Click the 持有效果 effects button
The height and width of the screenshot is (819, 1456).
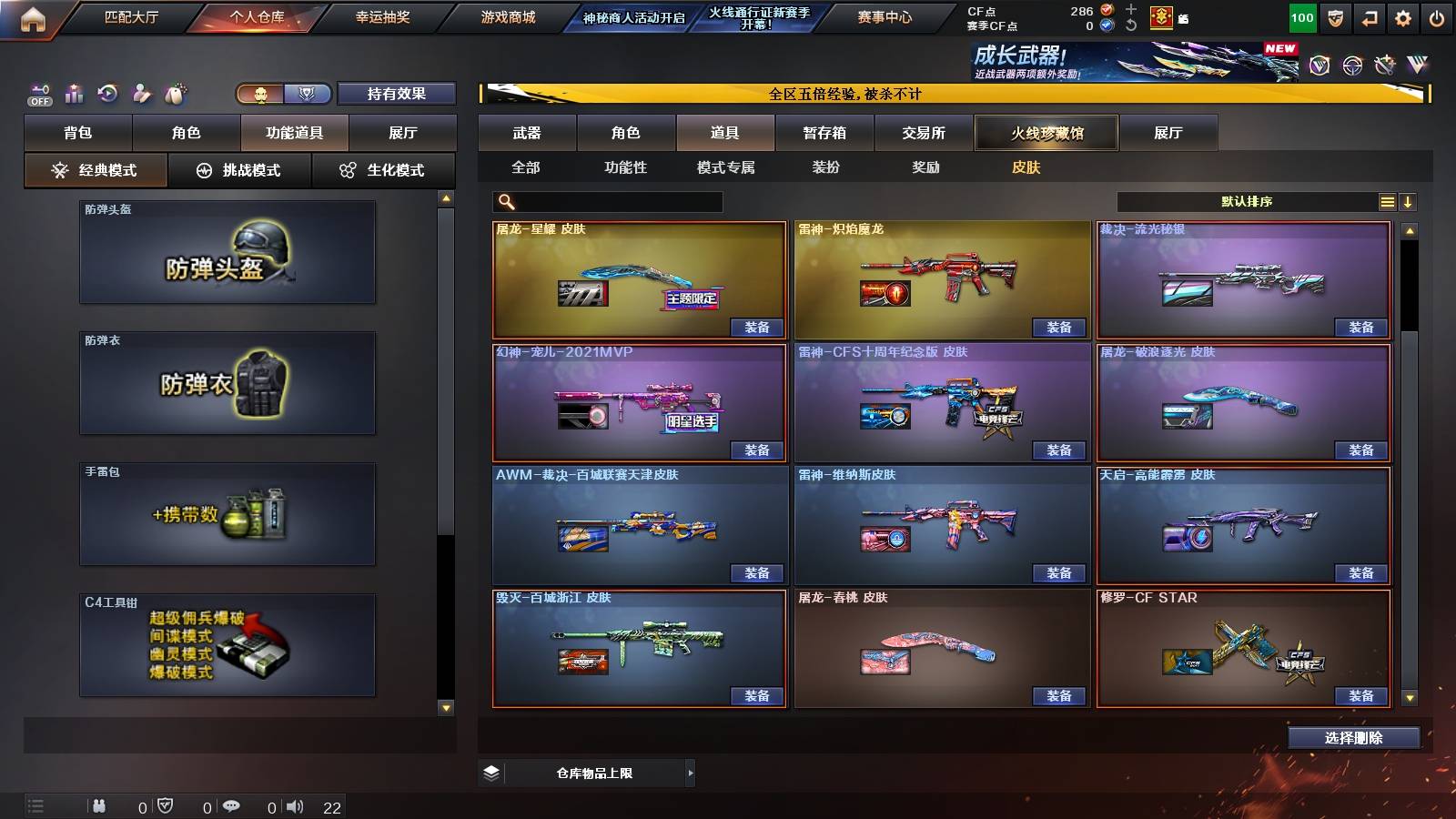[x=395, y=94]
